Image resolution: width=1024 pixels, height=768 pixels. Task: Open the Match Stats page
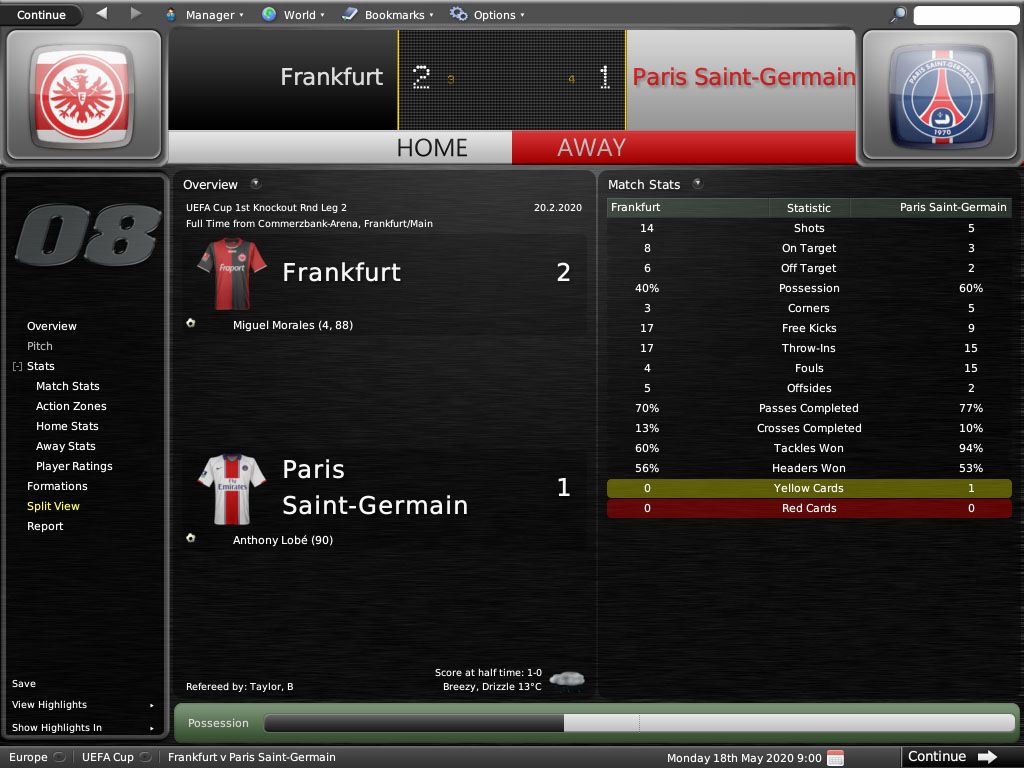[68, 386]
